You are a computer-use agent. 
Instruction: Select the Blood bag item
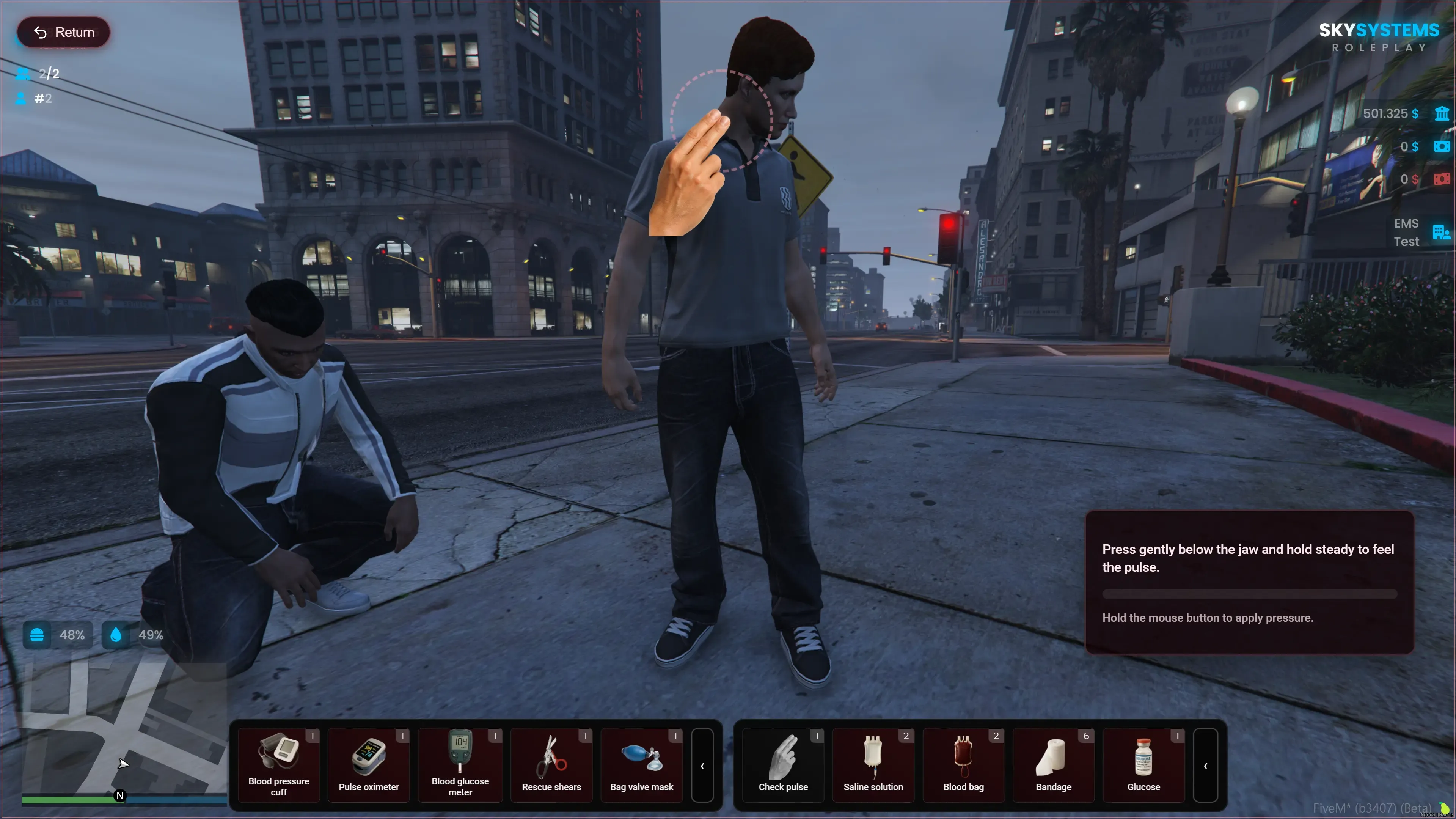click(x=963, y=765)
